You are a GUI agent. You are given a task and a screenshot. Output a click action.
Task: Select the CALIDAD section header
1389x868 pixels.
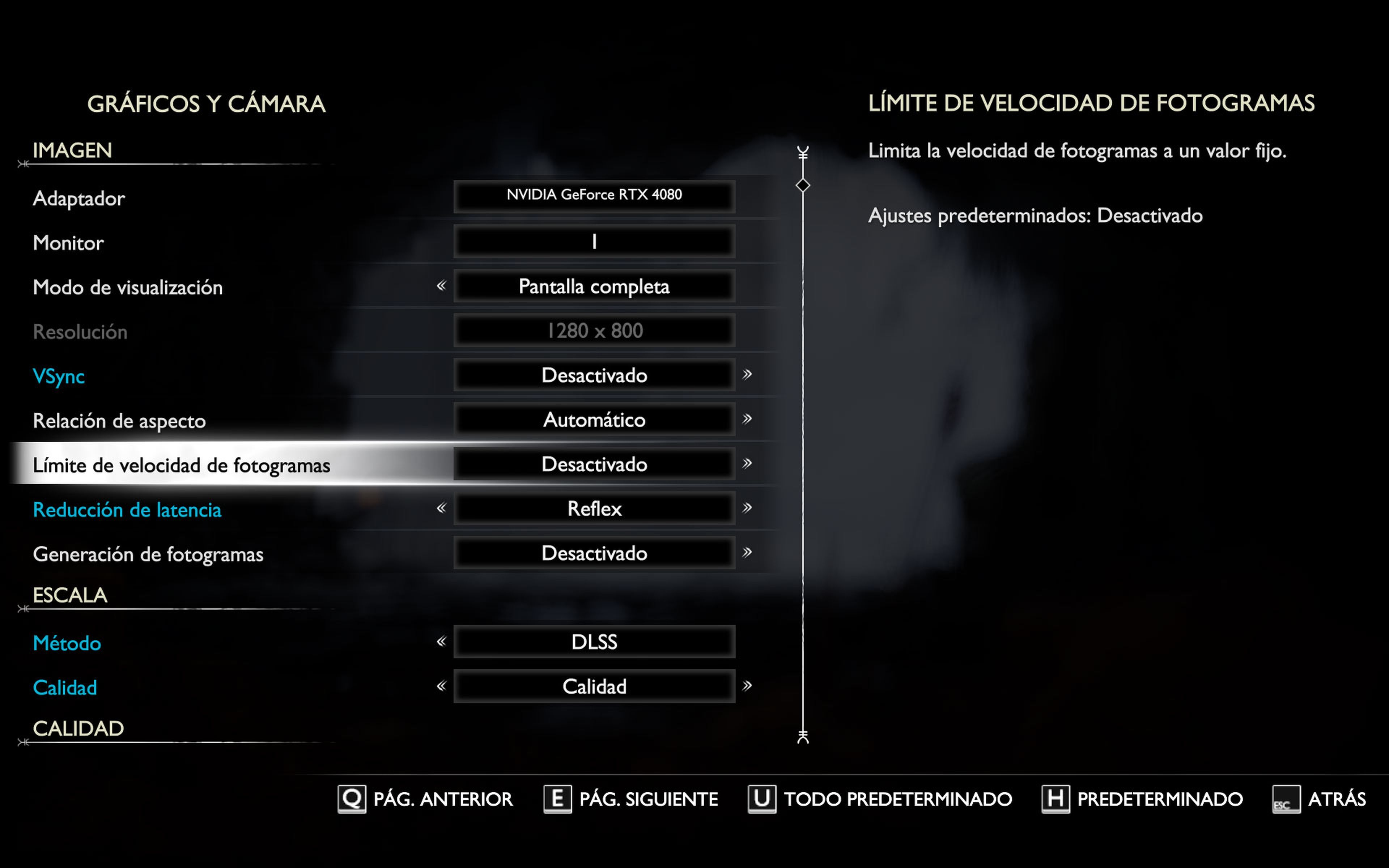[78, 728]
